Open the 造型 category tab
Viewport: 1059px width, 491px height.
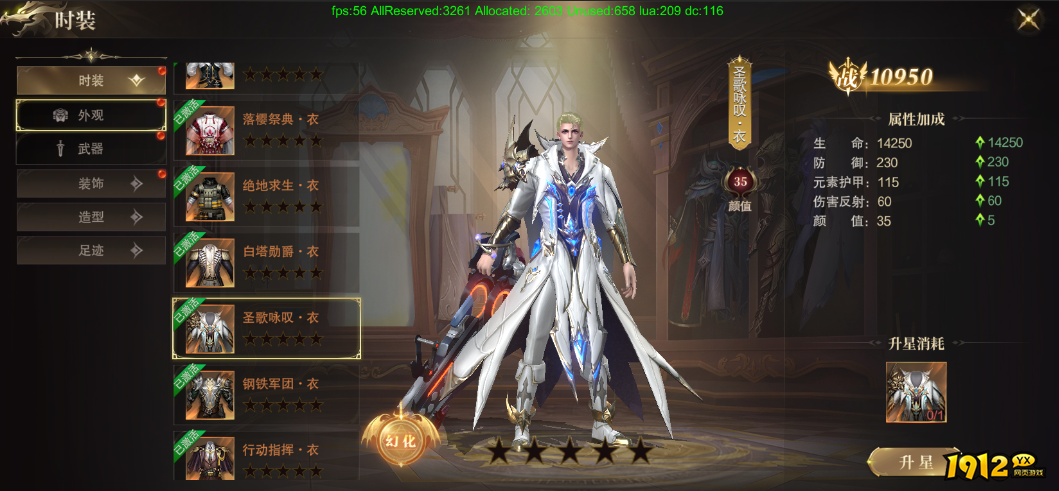click(x=91, y=217)
